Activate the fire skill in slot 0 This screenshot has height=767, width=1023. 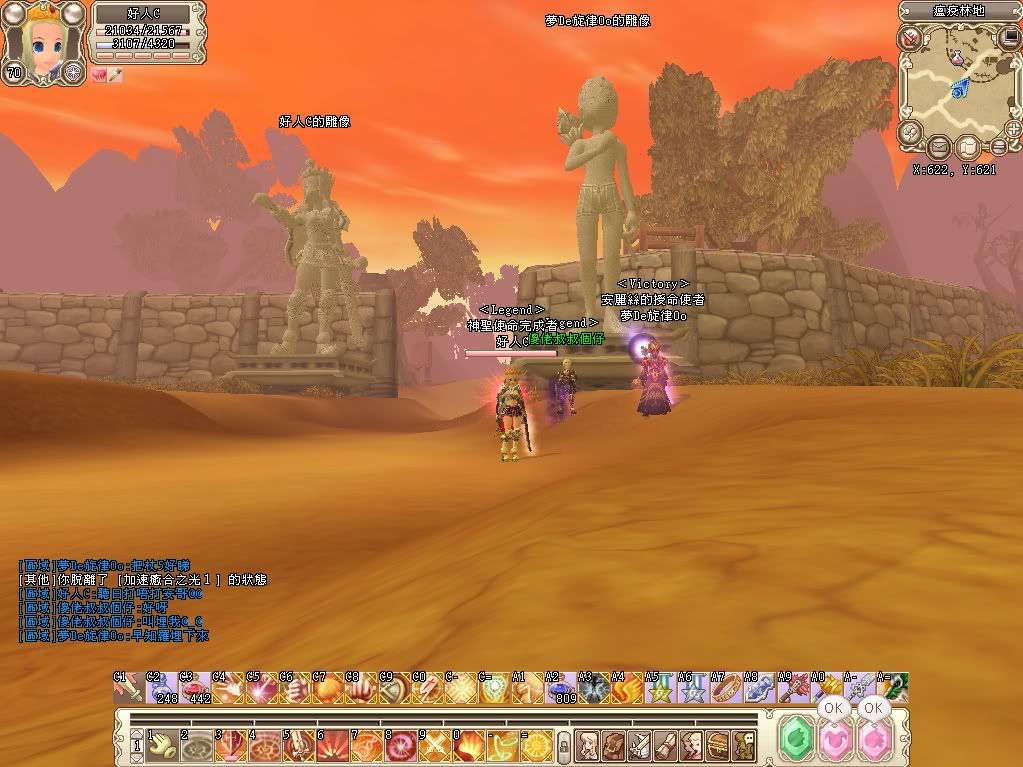pos(471,744)
